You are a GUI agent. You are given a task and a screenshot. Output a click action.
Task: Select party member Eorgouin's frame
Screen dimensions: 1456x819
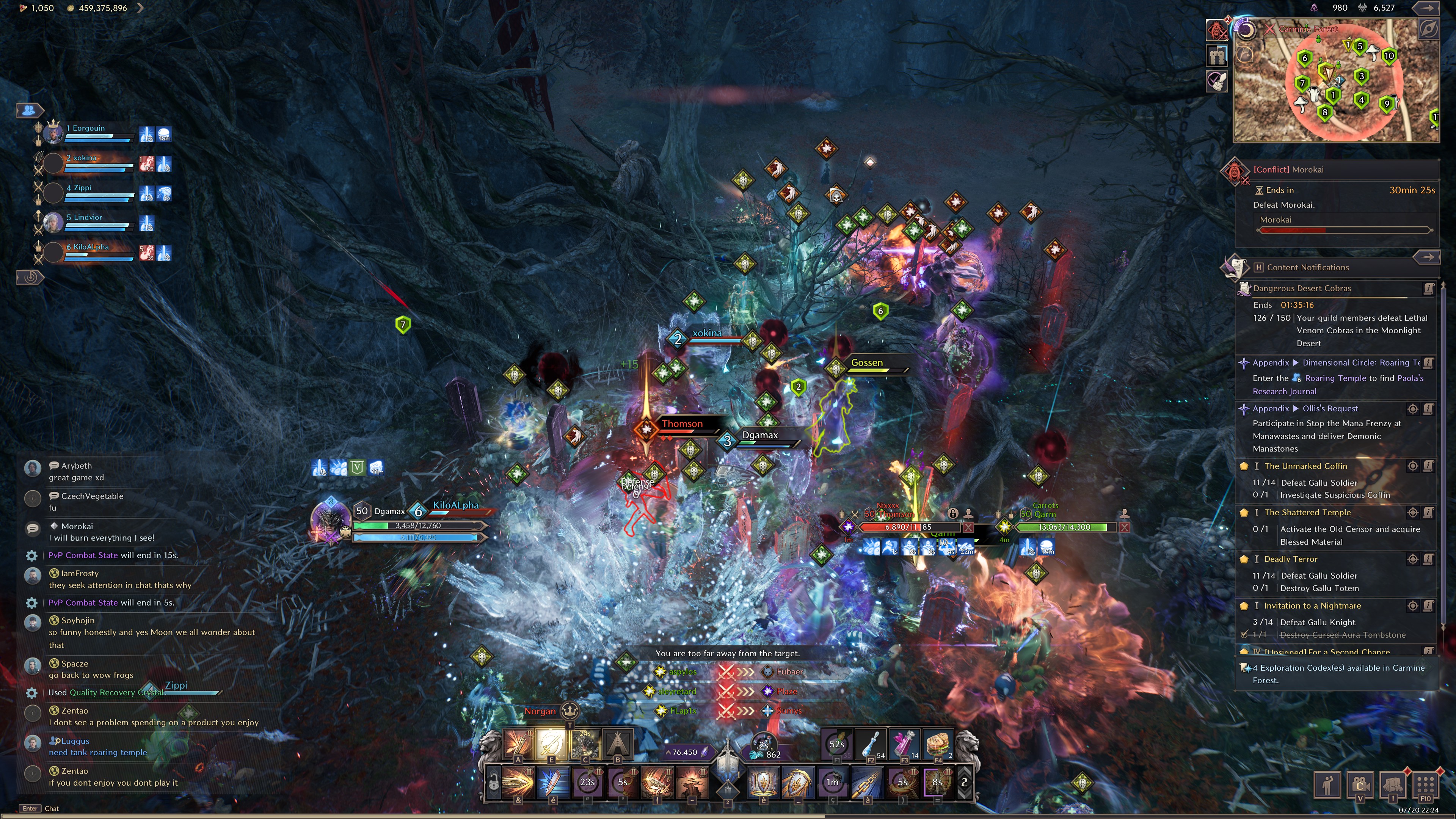[x=85, y=133]
